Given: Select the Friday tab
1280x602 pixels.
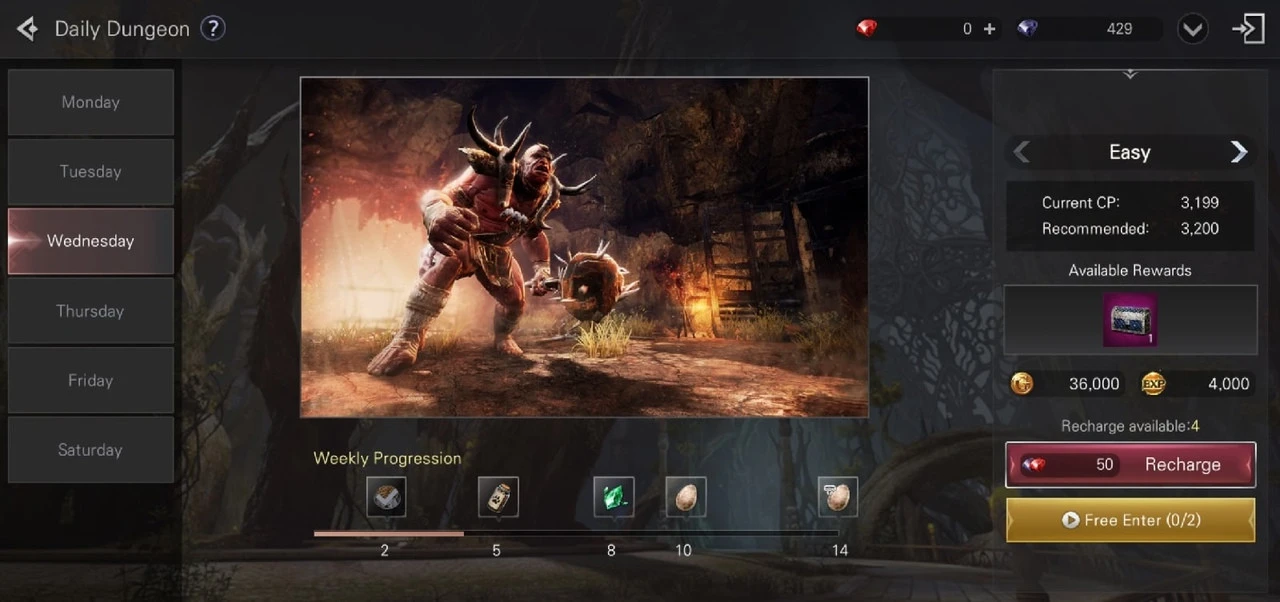Looking at the screenshot, I should point(90,380).
